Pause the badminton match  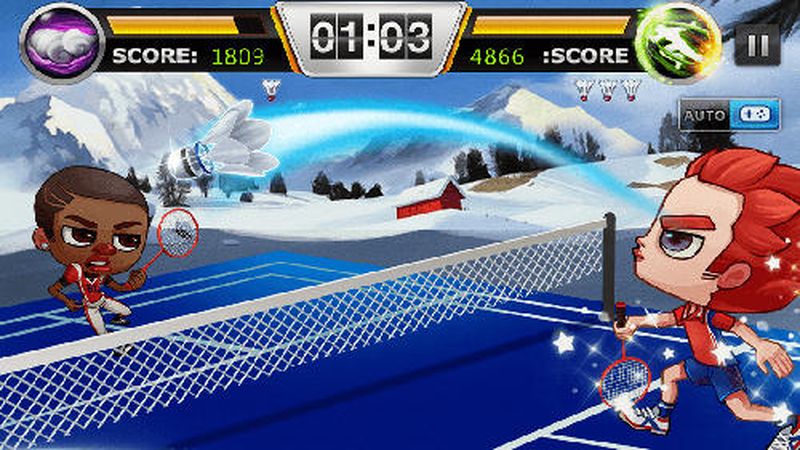tap(758, 44)
